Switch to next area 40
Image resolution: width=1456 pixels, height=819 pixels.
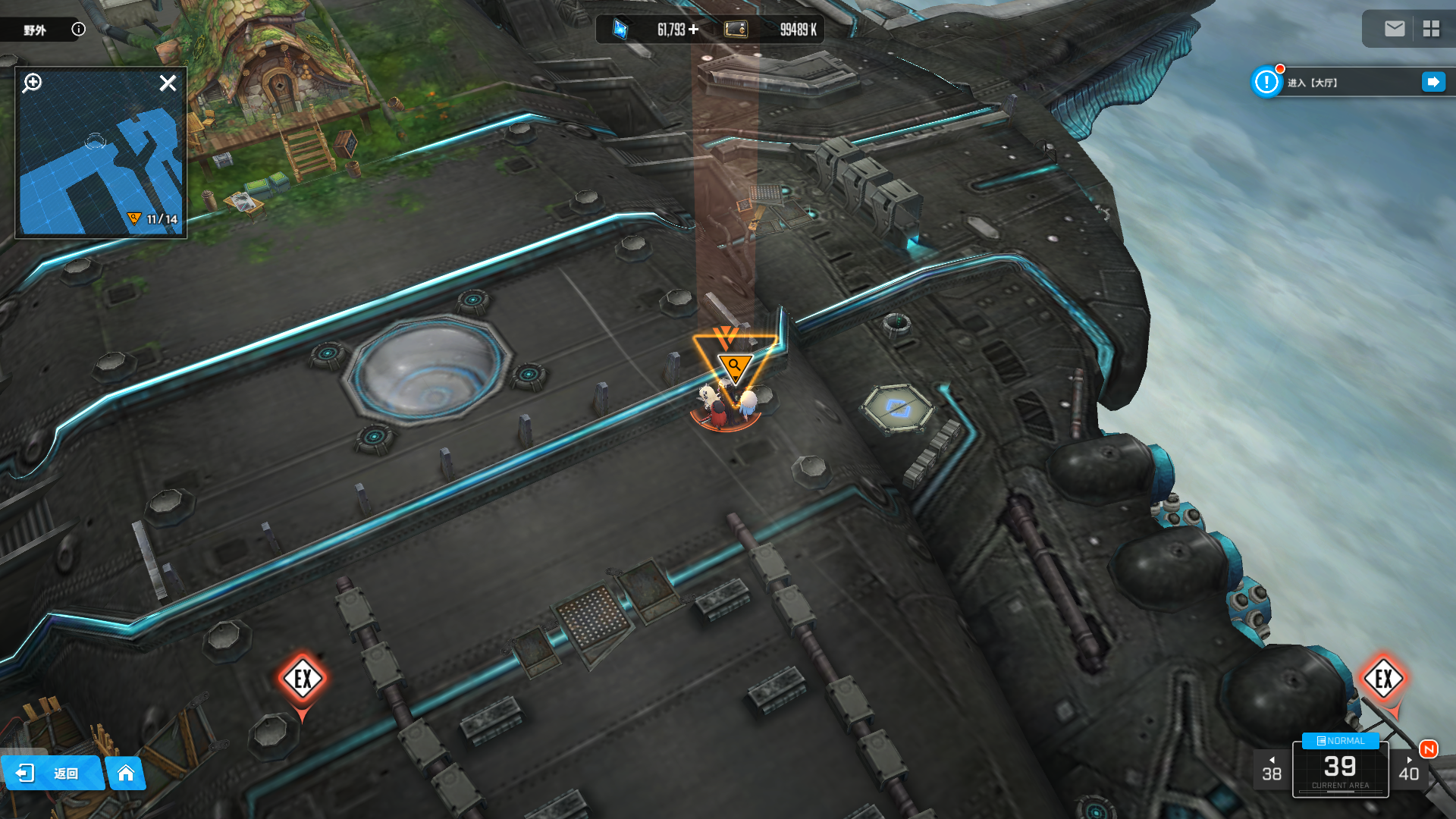[1408, 770]
